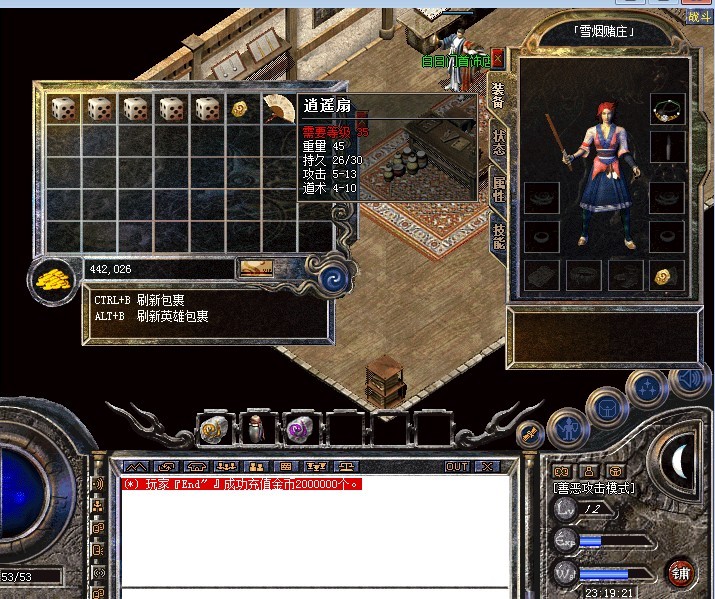
Task: Select the equipped necklace slot
Action: pos(667,110)
